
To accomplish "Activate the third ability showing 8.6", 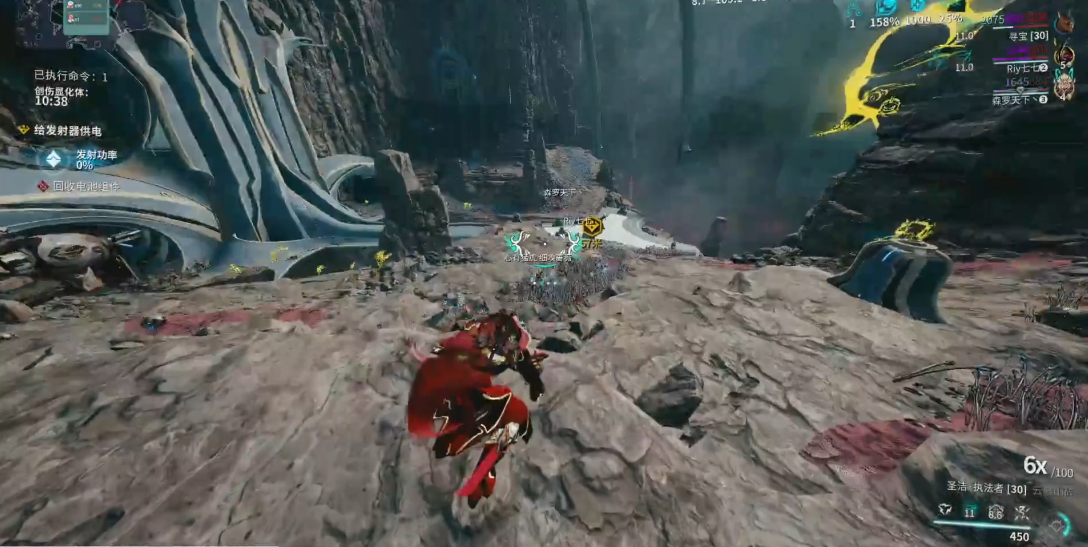I will click(995, 511).
